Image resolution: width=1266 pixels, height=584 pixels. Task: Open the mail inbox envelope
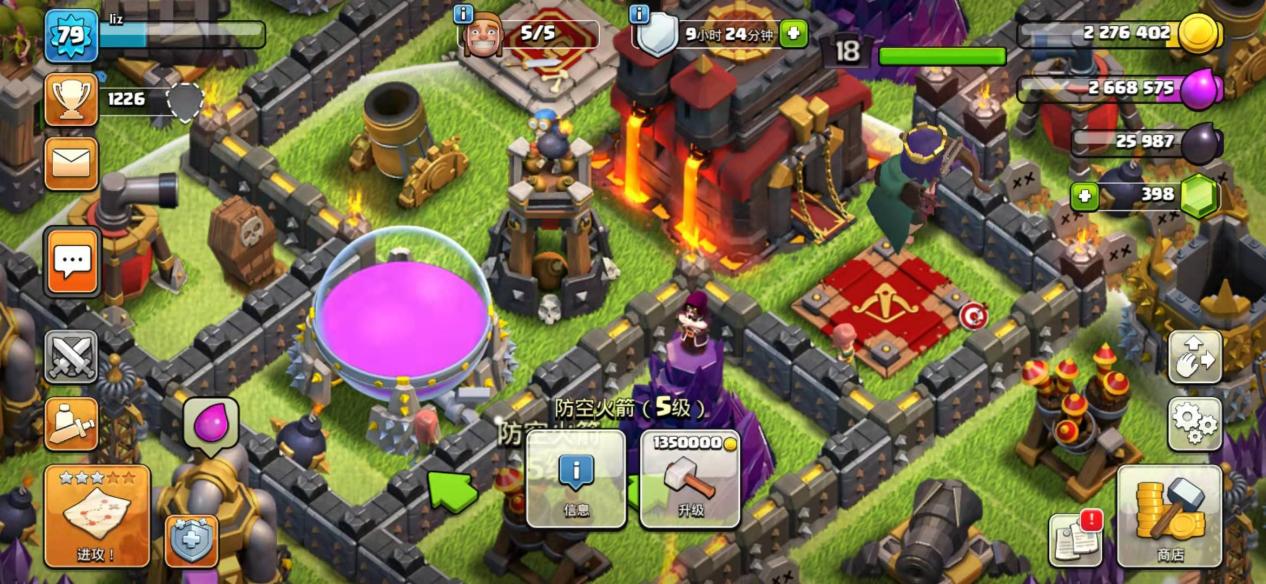coord(71,162)
